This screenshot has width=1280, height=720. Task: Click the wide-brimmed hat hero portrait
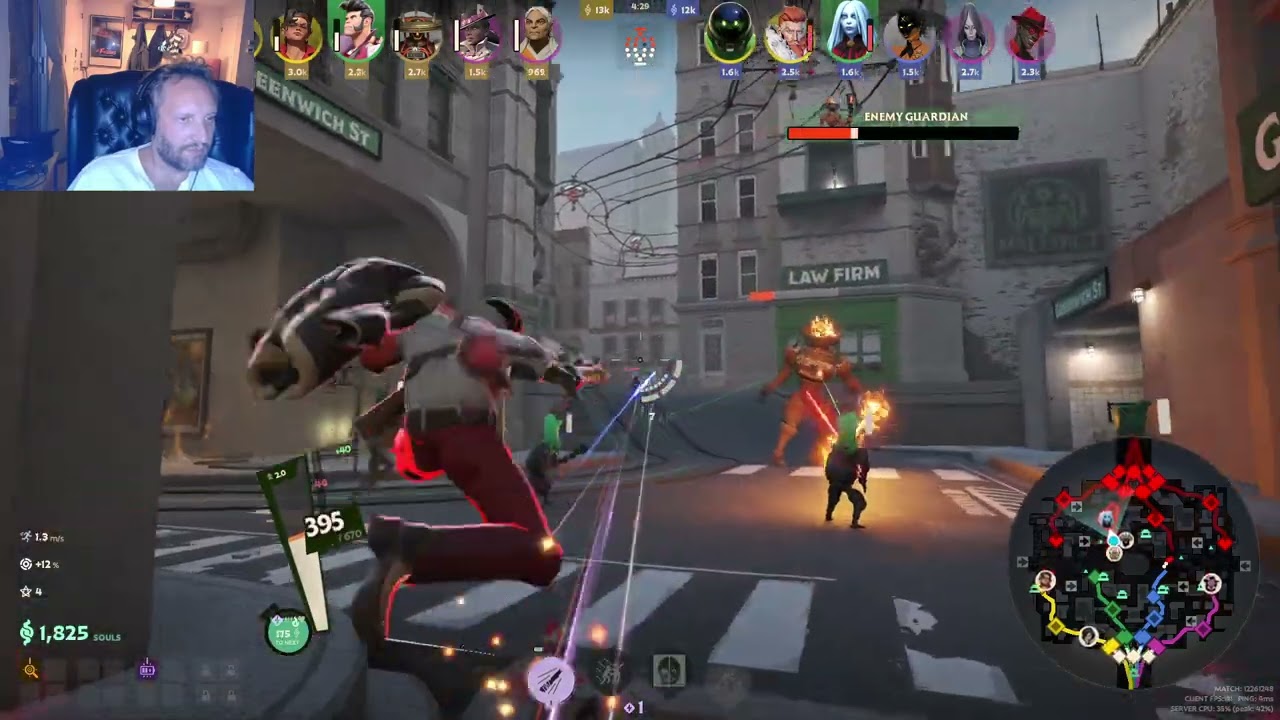click(x=417, y=37)
